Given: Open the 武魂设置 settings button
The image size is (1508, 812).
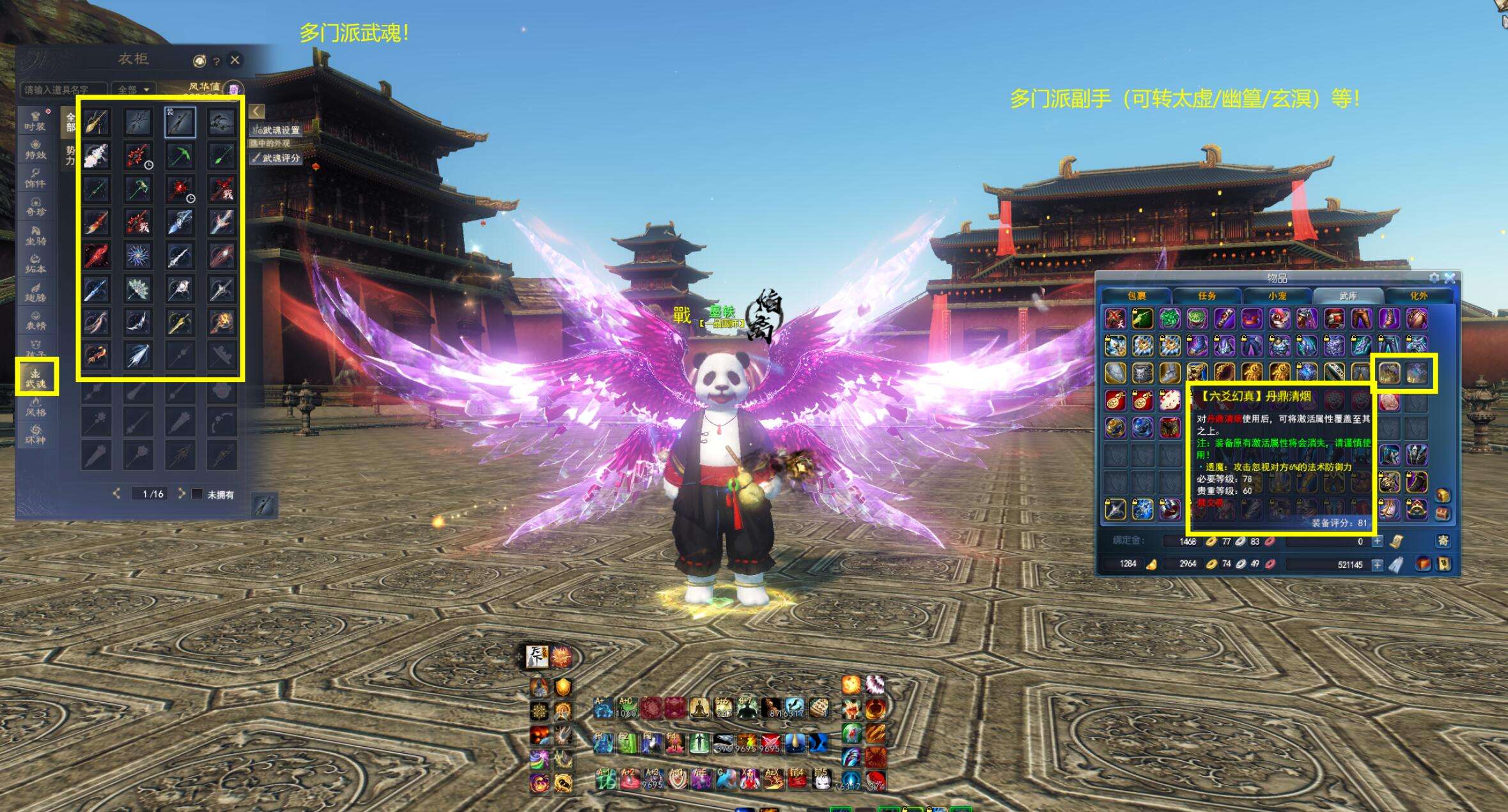Looking at the screenshot, I should pyautogui.click(x=276, y=130).
